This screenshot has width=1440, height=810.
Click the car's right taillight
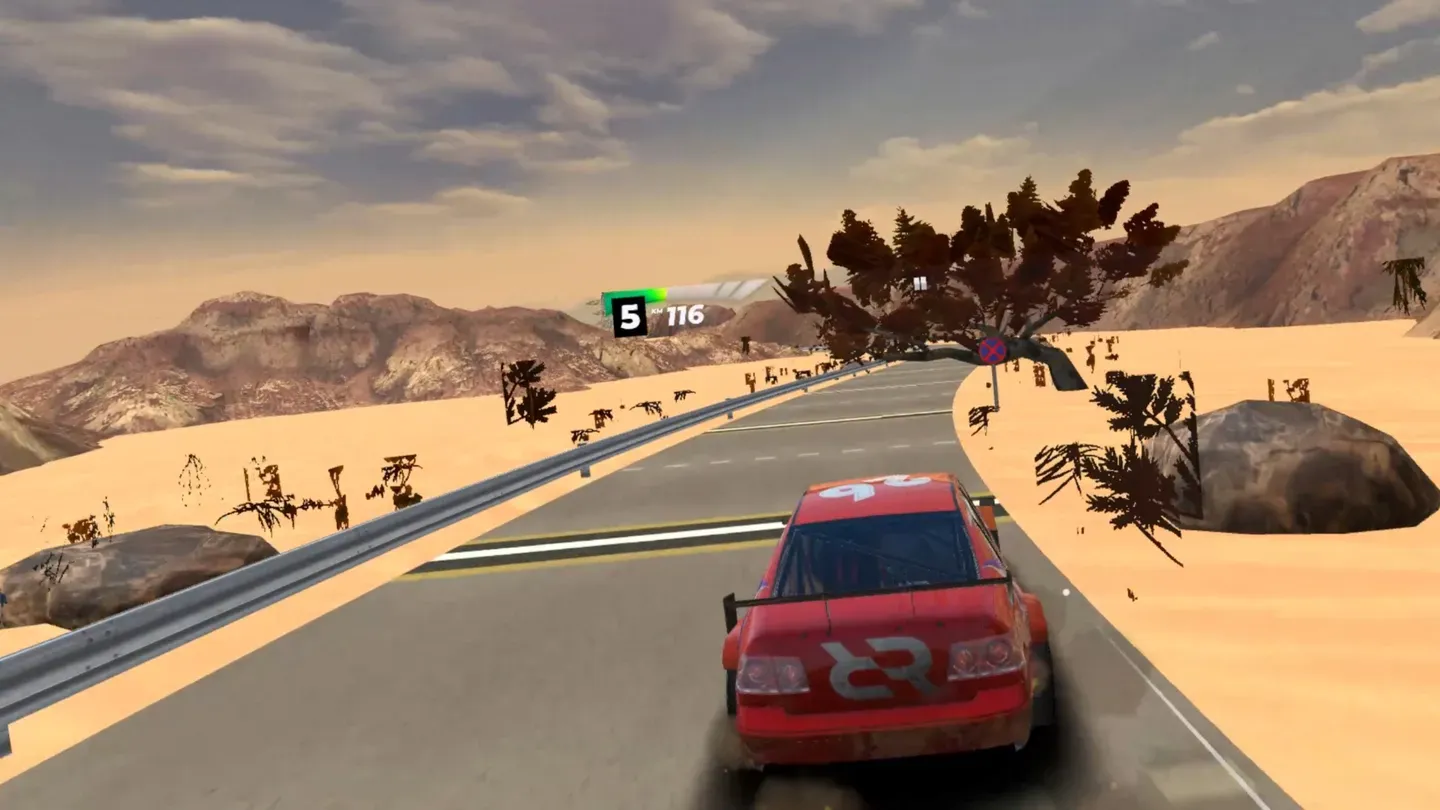985,660
